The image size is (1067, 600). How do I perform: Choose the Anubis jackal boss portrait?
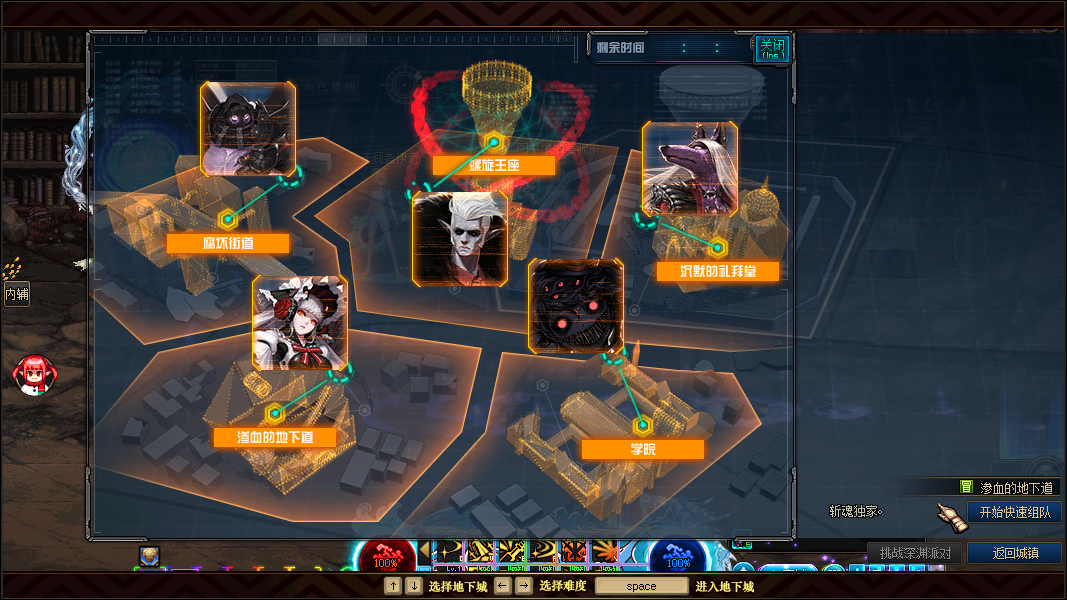690,169
